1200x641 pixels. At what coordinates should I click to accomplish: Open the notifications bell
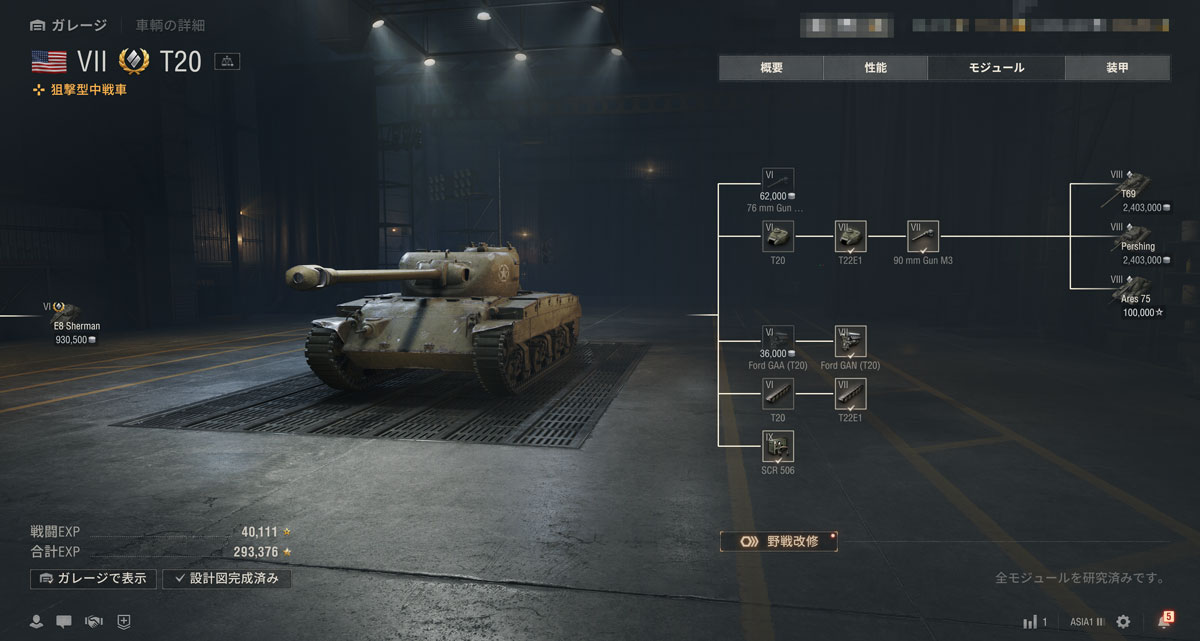[1163, 621]
